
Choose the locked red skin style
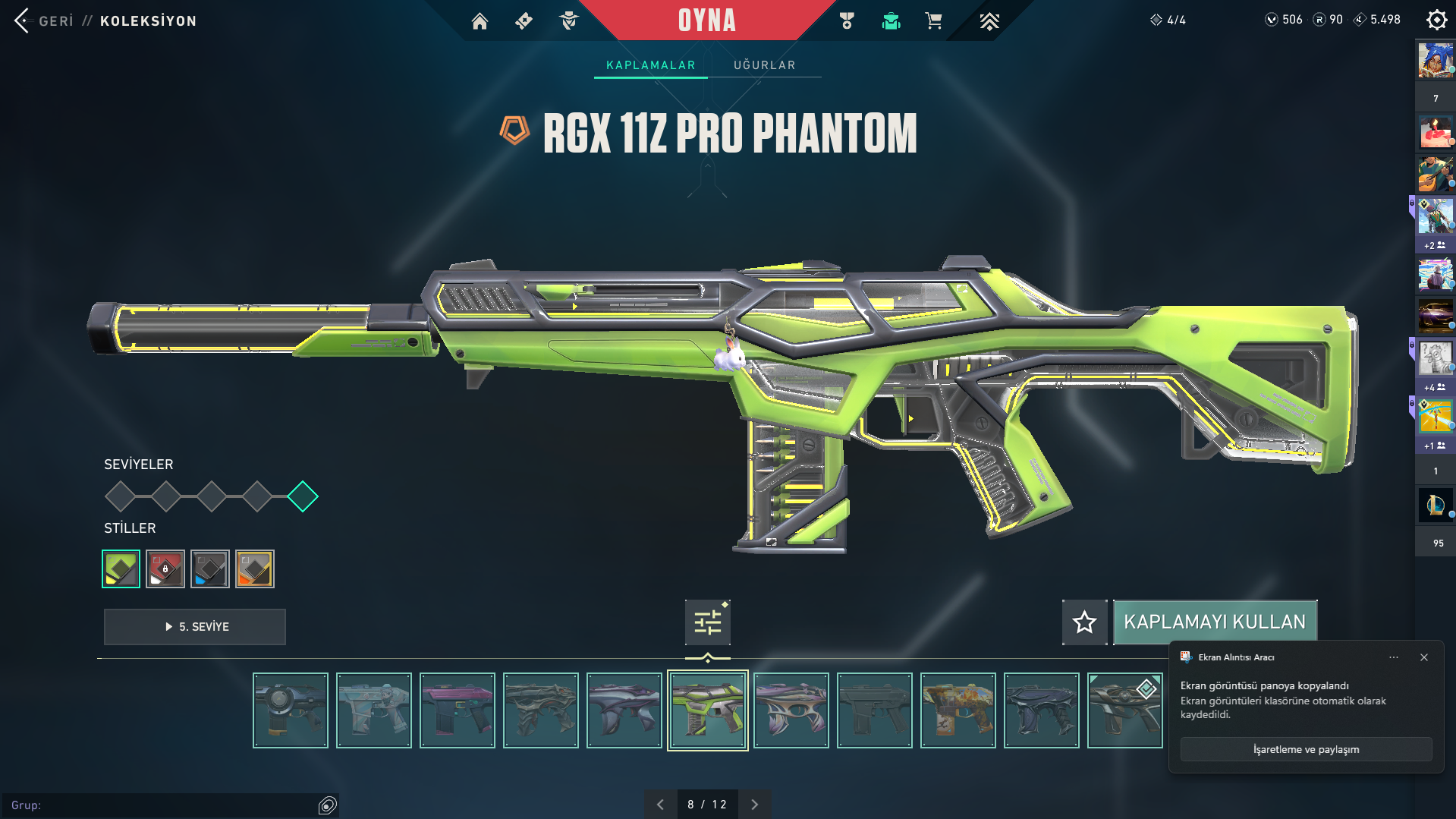[x=165, y=569]
